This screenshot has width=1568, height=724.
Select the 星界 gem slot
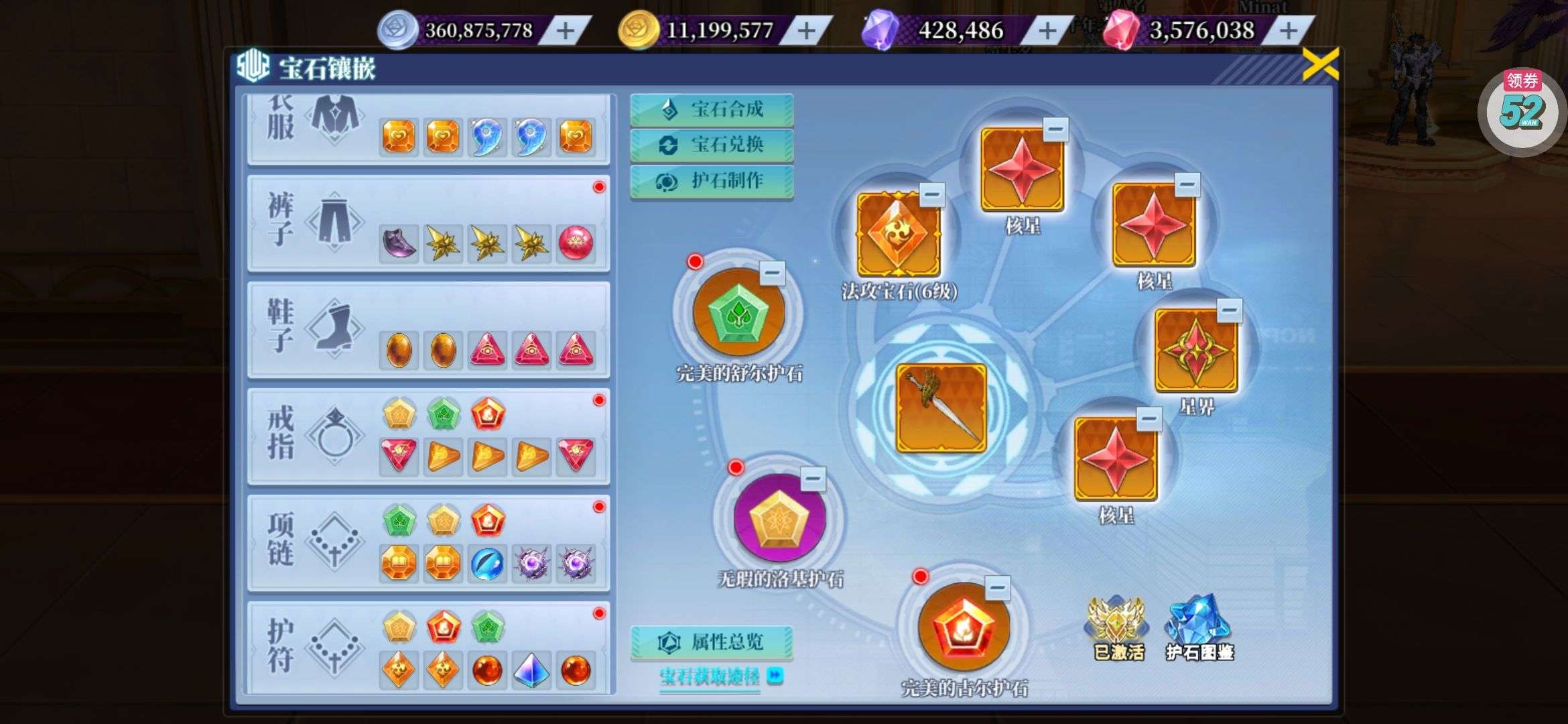[1196, 351]
